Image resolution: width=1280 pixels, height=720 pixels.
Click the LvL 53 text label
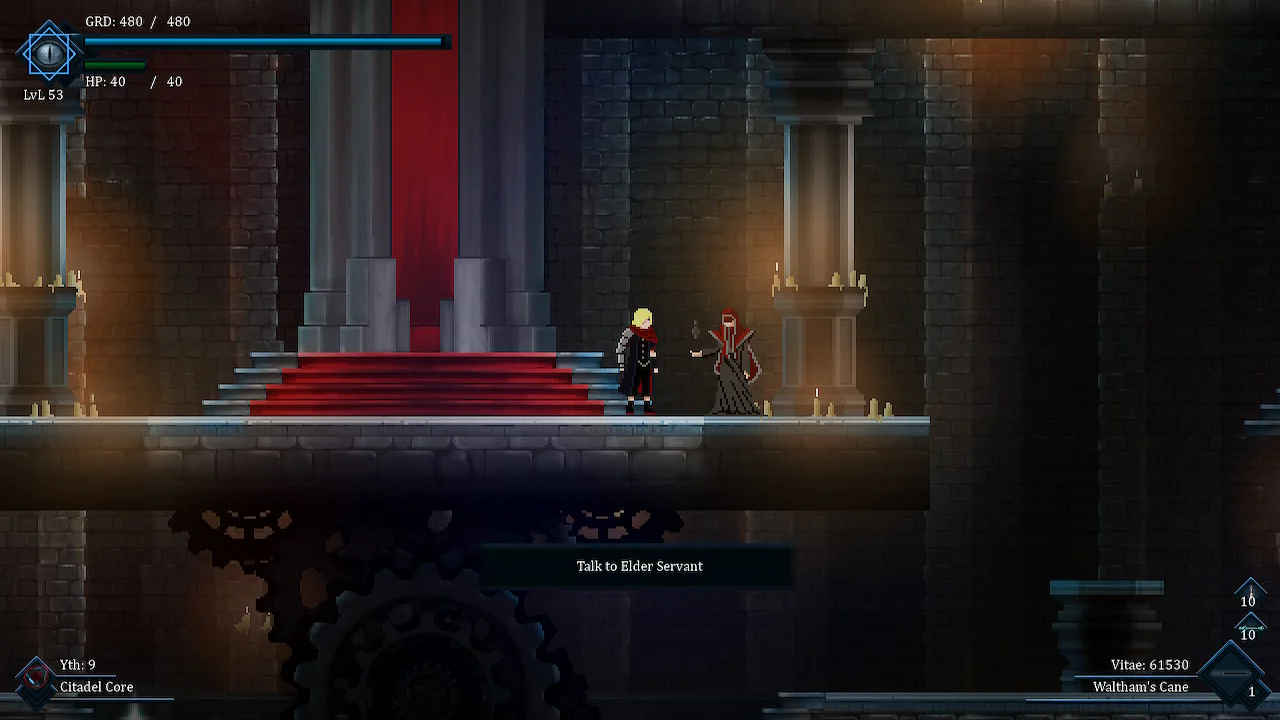[43, 93]
